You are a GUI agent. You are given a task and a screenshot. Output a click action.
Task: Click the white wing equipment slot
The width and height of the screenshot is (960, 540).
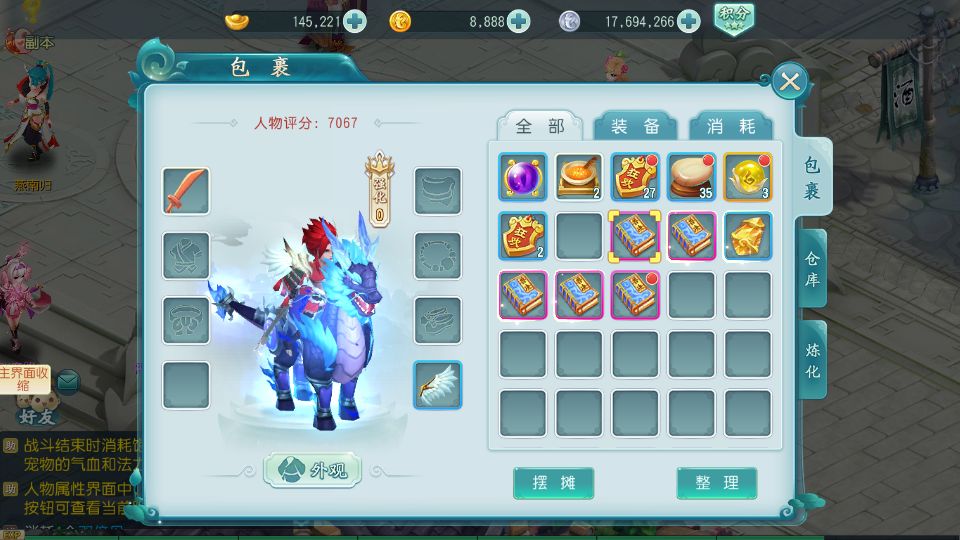click(438, 385)
